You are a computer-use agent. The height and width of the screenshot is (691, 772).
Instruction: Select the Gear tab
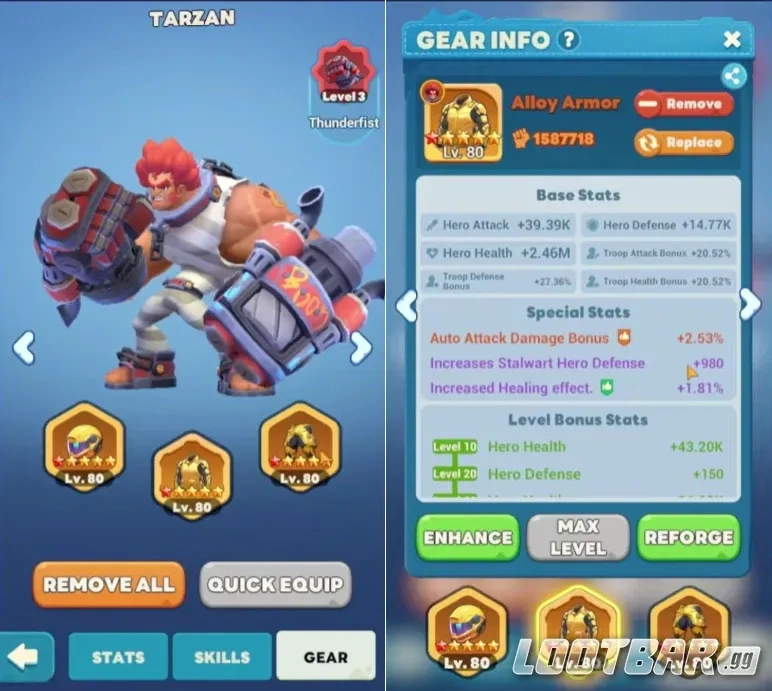point(326,657)
